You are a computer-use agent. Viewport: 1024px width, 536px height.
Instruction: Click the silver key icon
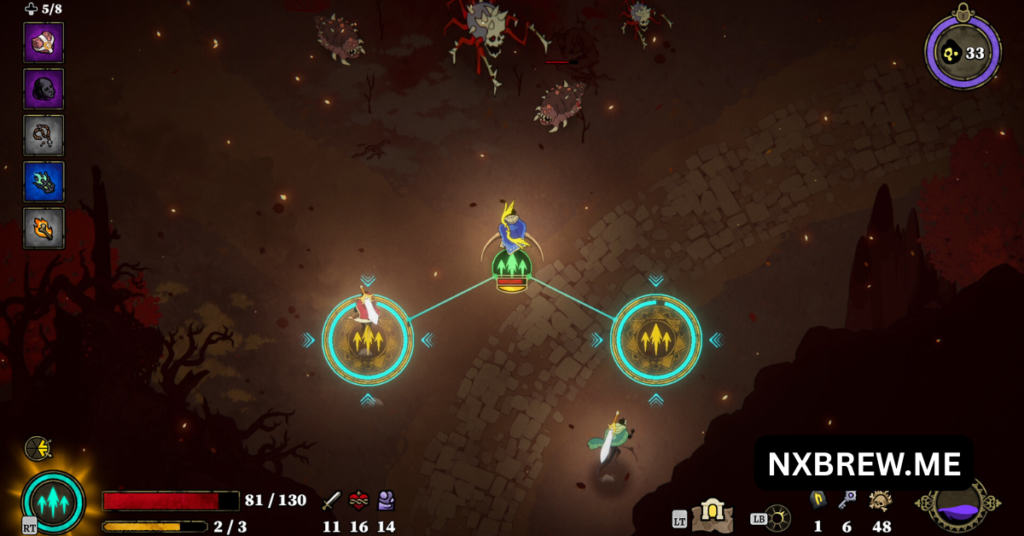click(847, 500)
